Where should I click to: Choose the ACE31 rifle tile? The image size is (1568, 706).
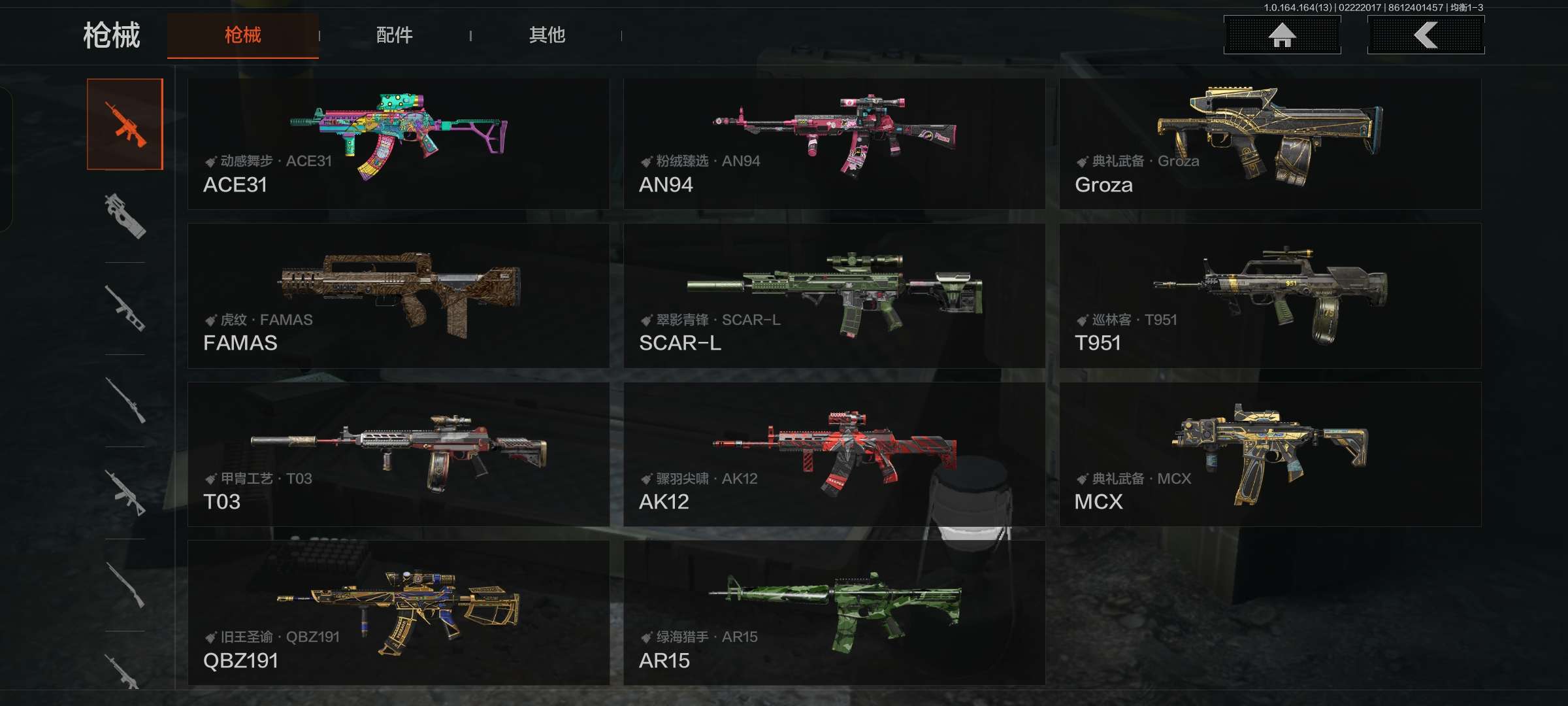[399, 144]
